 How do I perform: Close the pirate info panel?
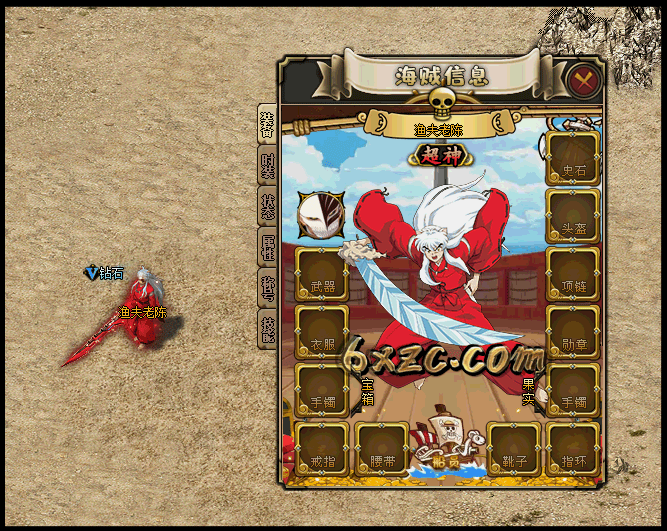[581, 78]
